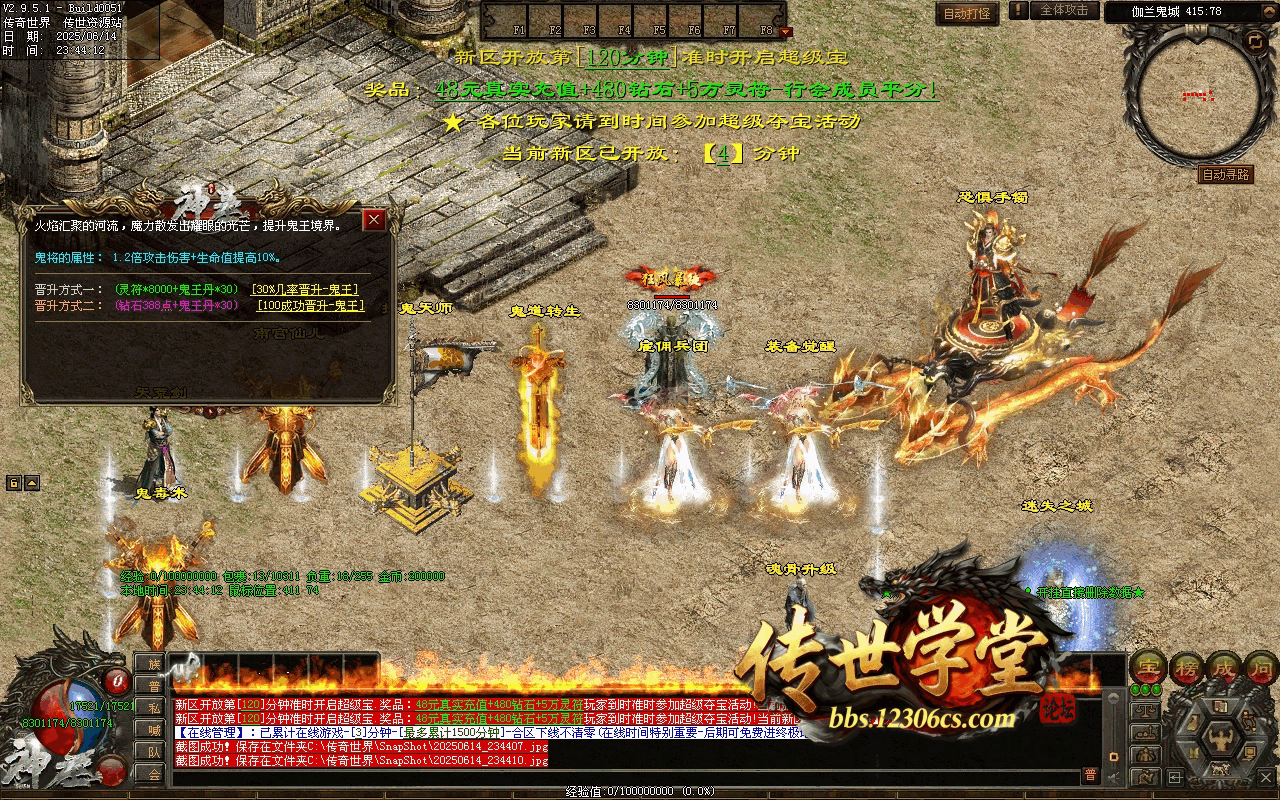This screenshot has width=1280, height=800.
Task: Start 自动寻路 auto-pathfinding
Action: pos(1225,175)
